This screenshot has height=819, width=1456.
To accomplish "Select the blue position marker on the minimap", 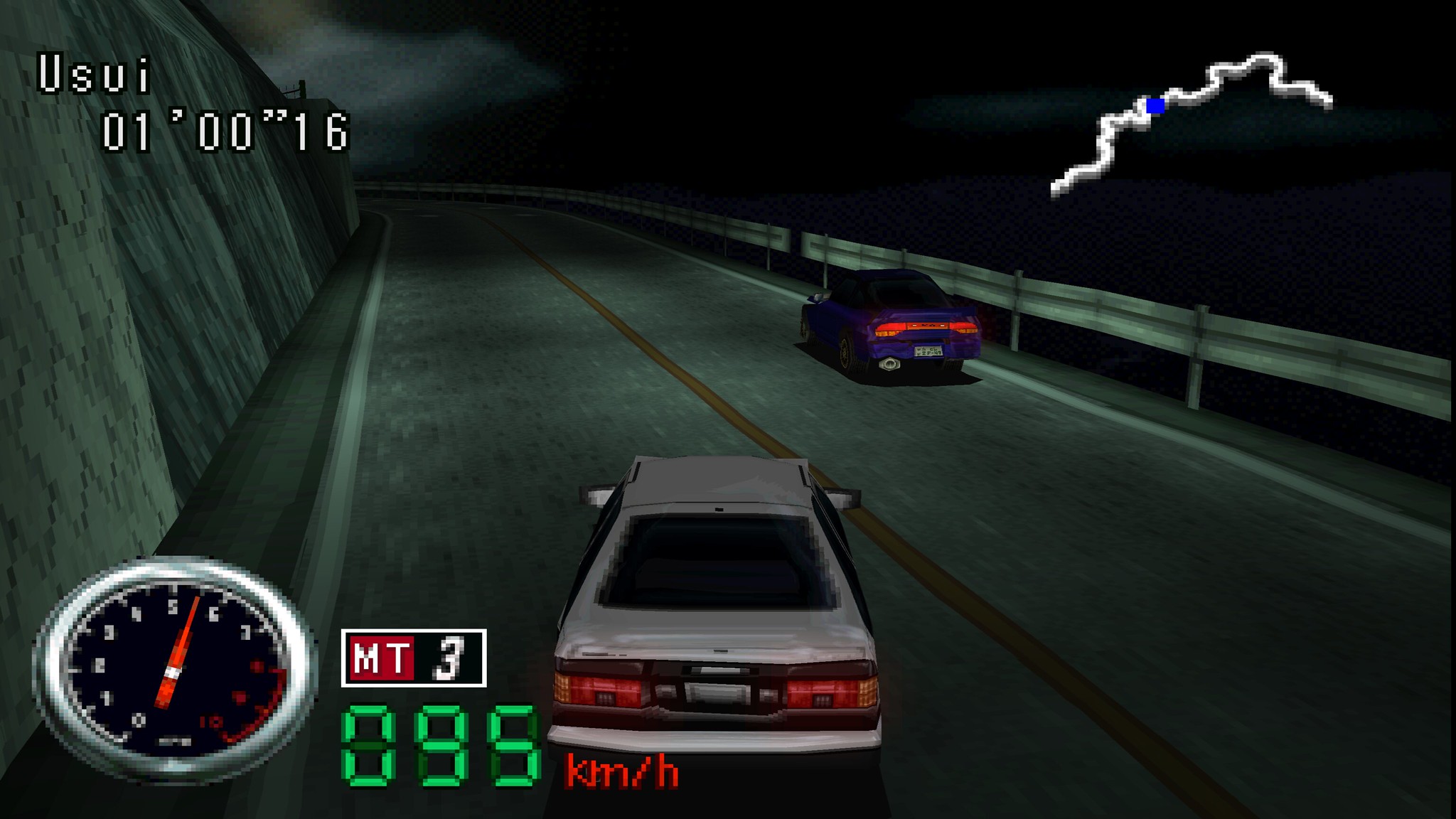I will click(x=1156, y=106).
